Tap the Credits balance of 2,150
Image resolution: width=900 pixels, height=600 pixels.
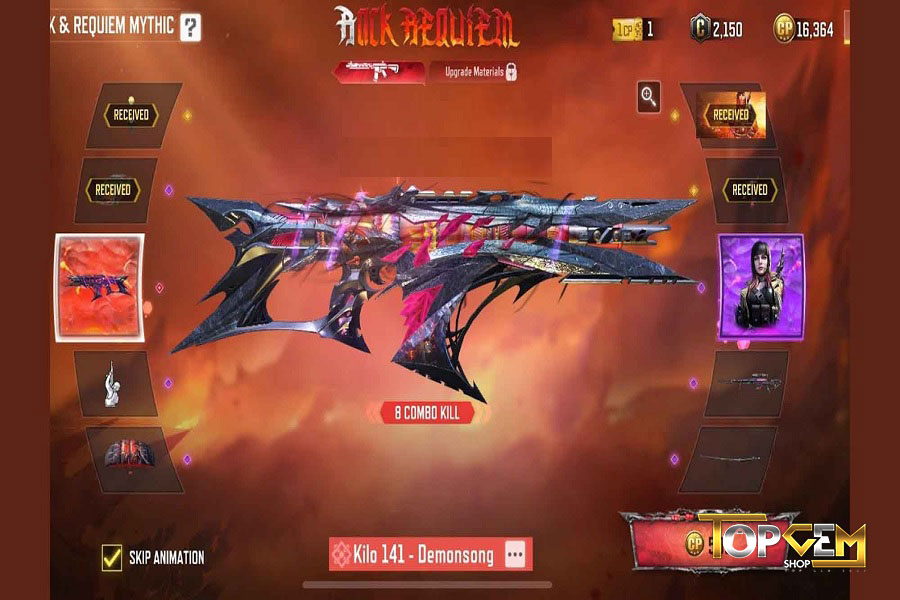click(716, 29)
